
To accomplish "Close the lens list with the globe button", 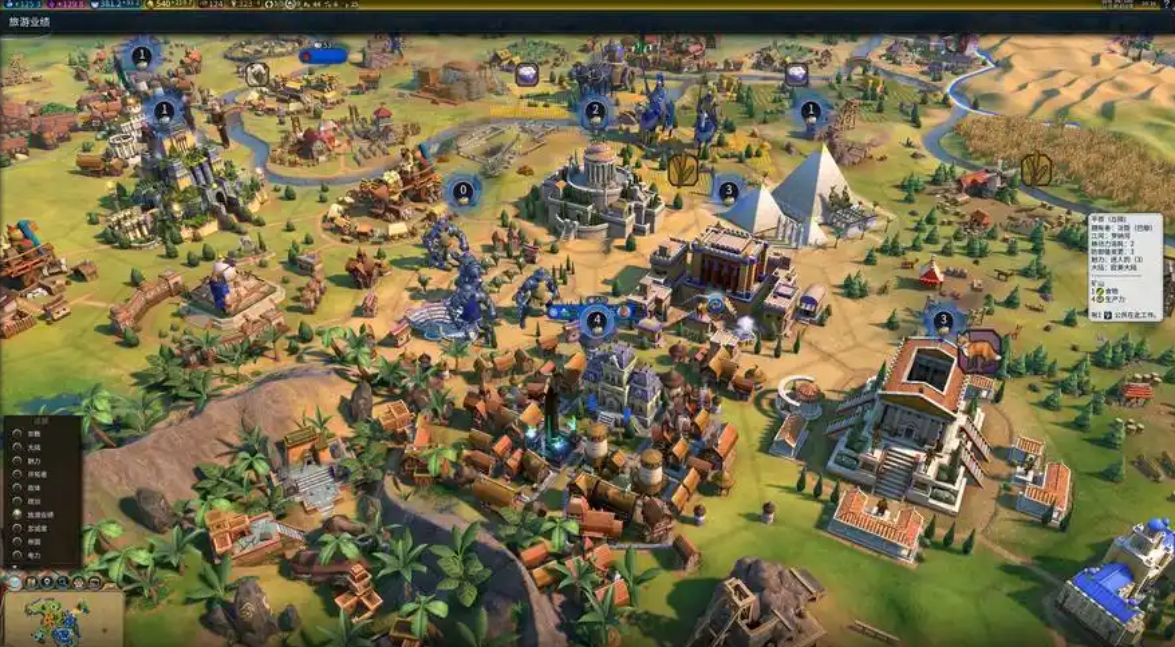I will (x=14, y=580).
